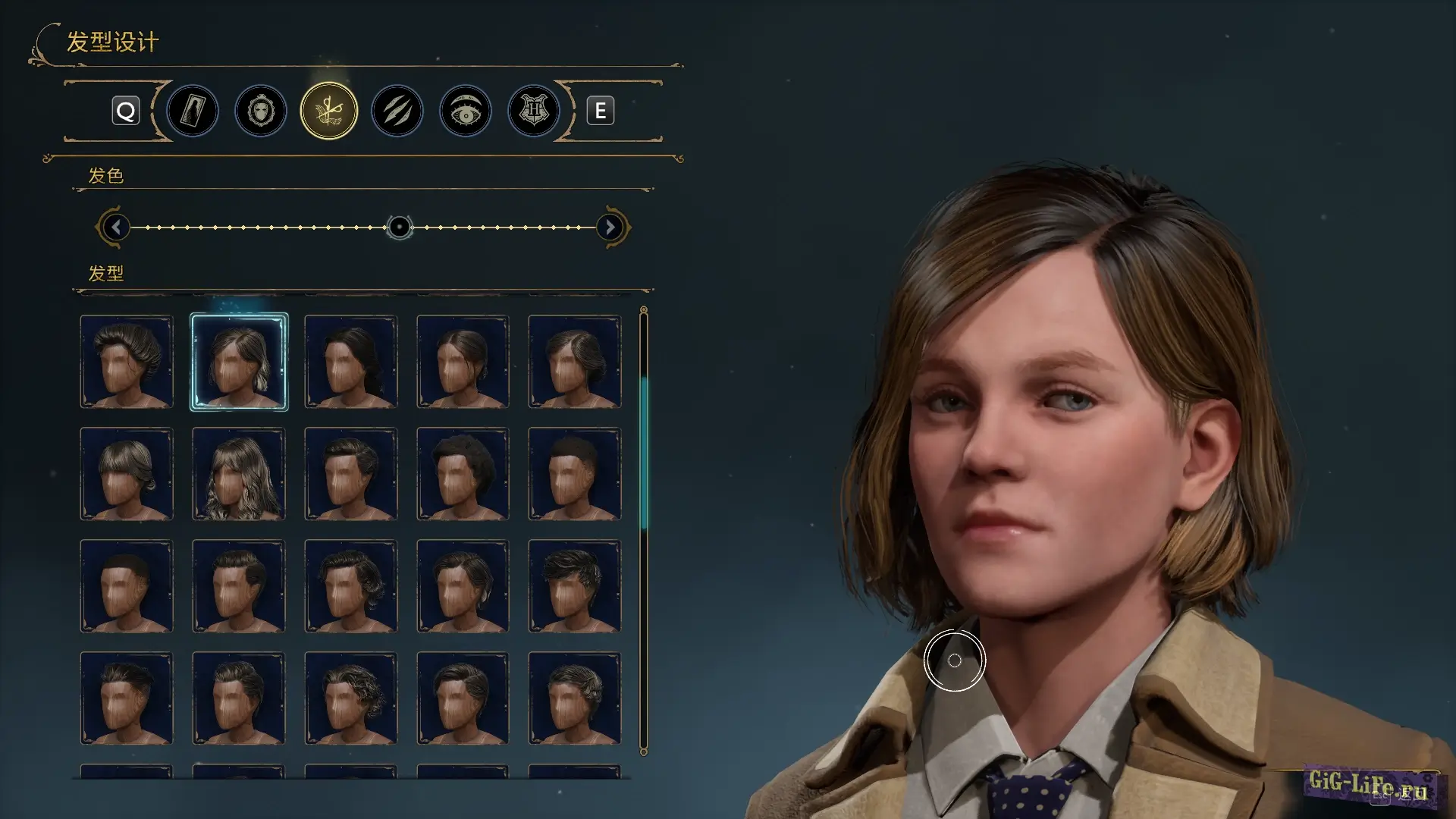Click the right arrow on hair color slider
The image size is (1456, 819).
(x=610, y=227)
